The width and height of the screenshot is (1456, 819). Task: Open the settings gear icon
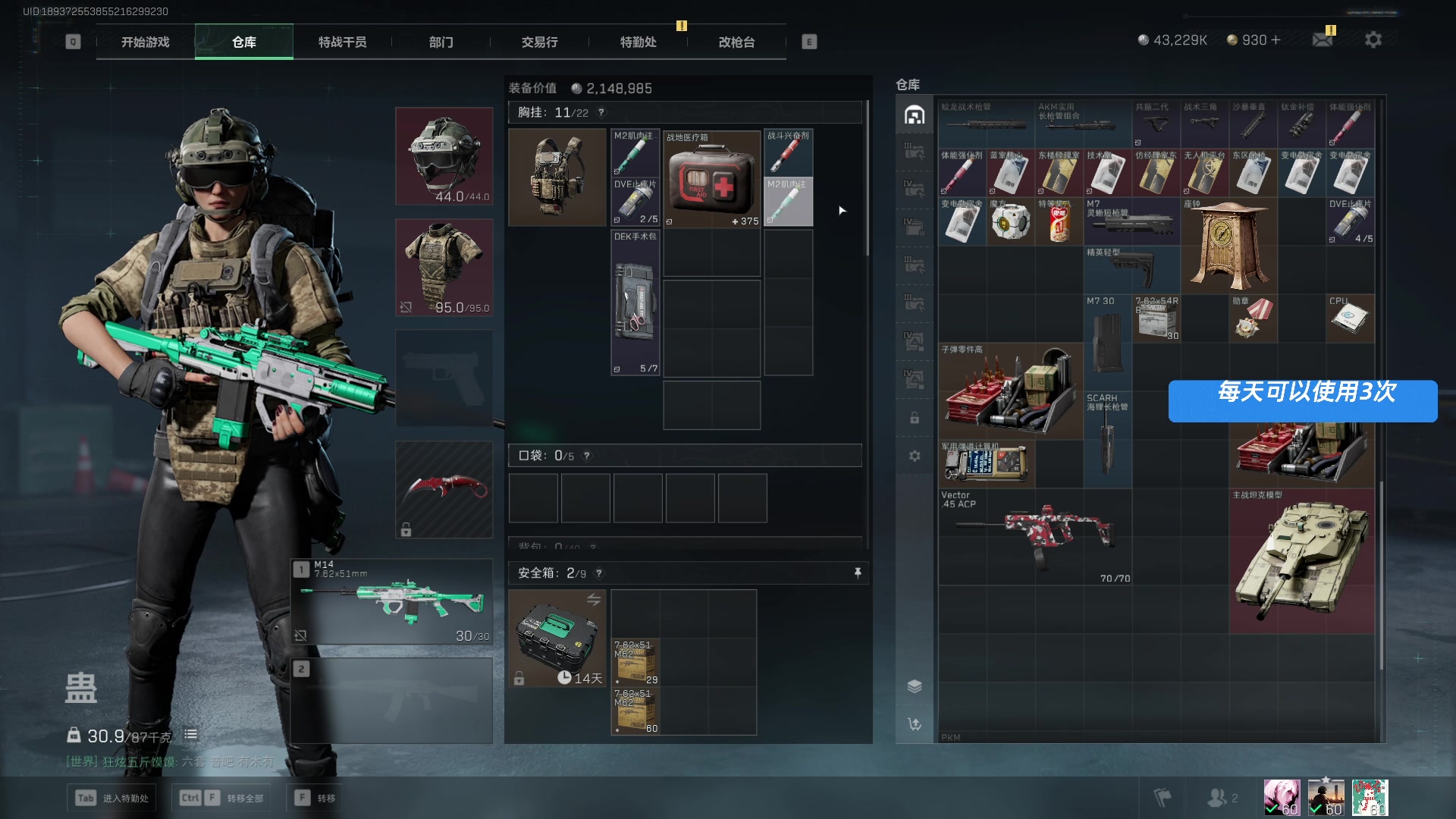tap(1373, 40)
